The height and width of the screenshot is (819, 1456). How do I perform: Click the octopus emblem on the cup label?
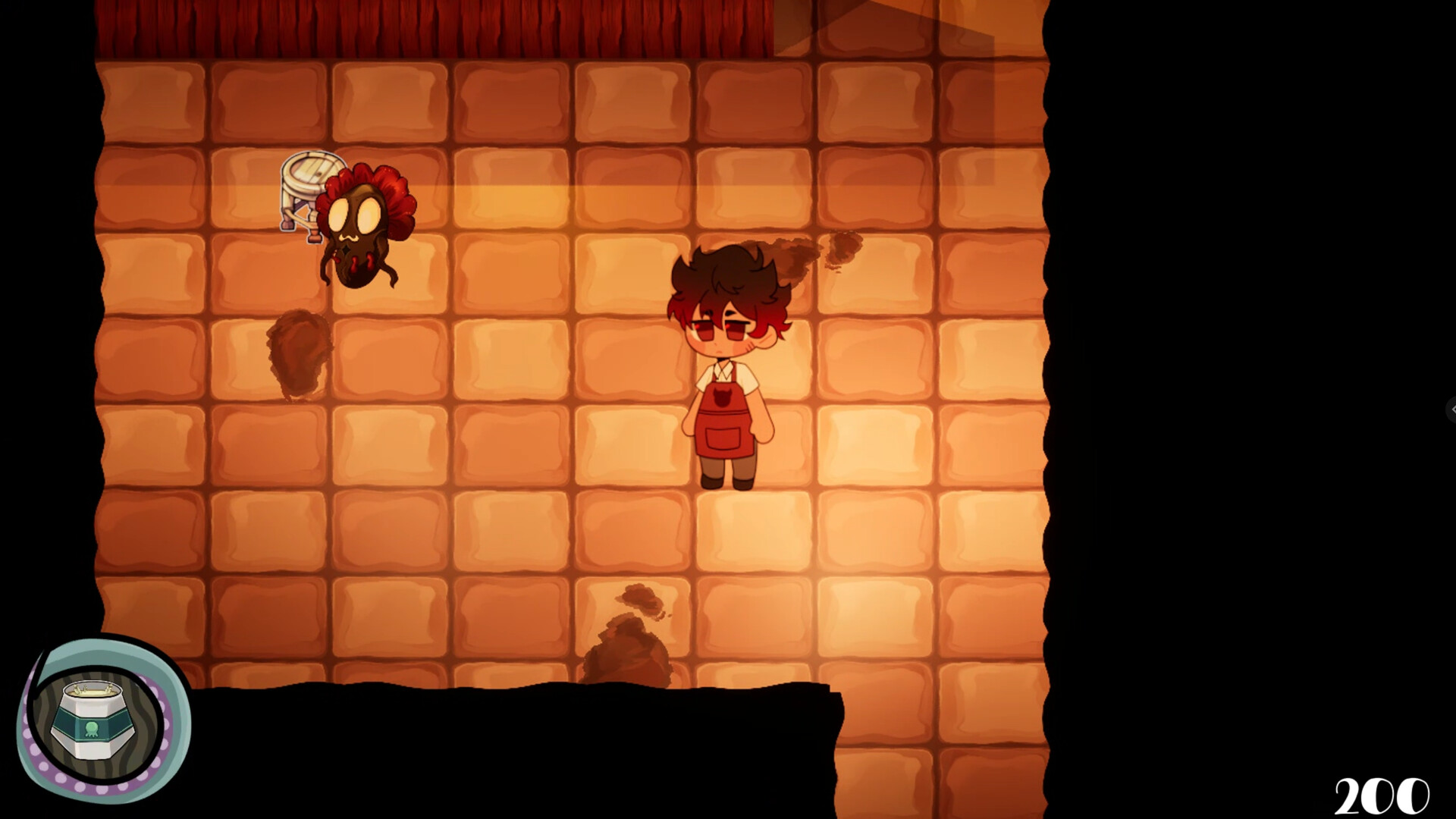click(93, 730)
